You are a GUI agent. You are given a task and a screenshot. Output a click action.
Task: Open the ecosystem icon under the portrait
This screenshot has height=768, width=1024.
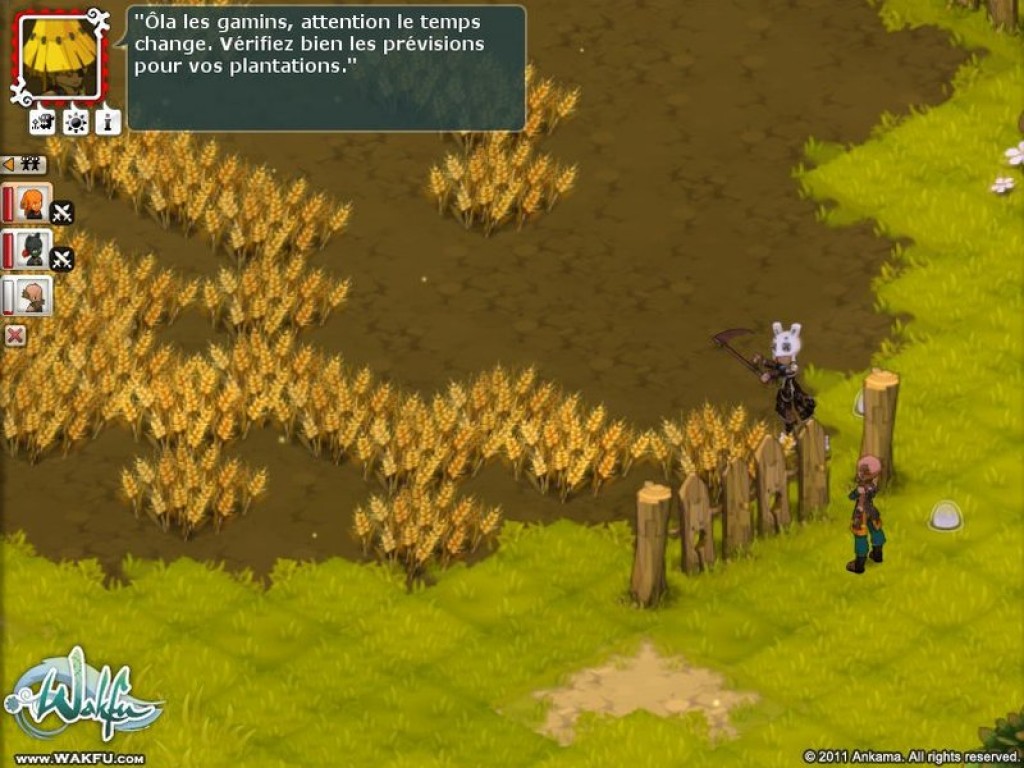tap(42, 122)
